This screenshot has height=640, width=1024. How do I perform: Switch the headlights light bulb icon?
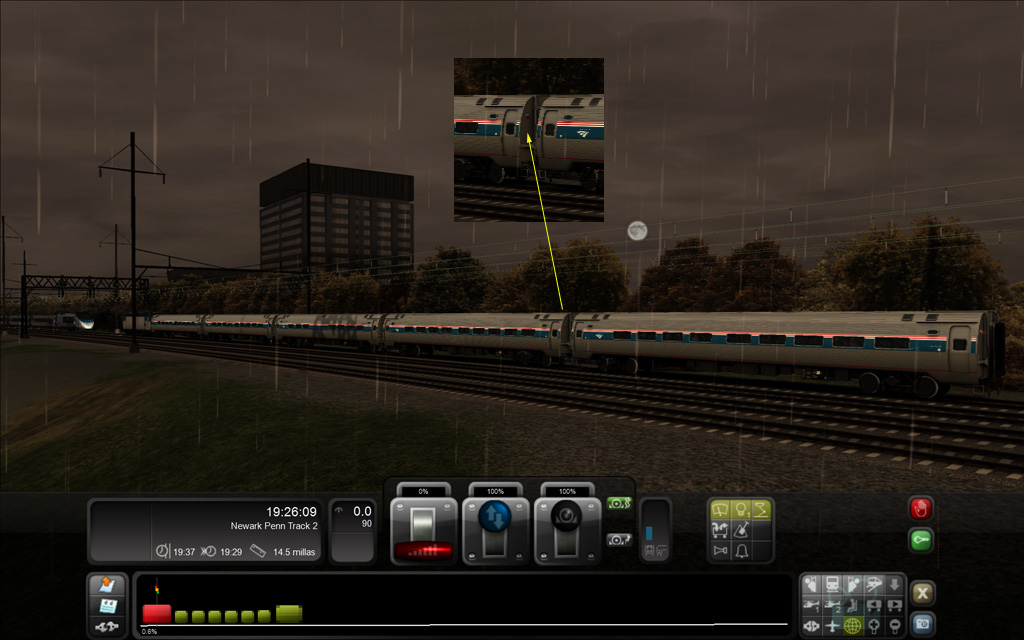click(743, 511)
